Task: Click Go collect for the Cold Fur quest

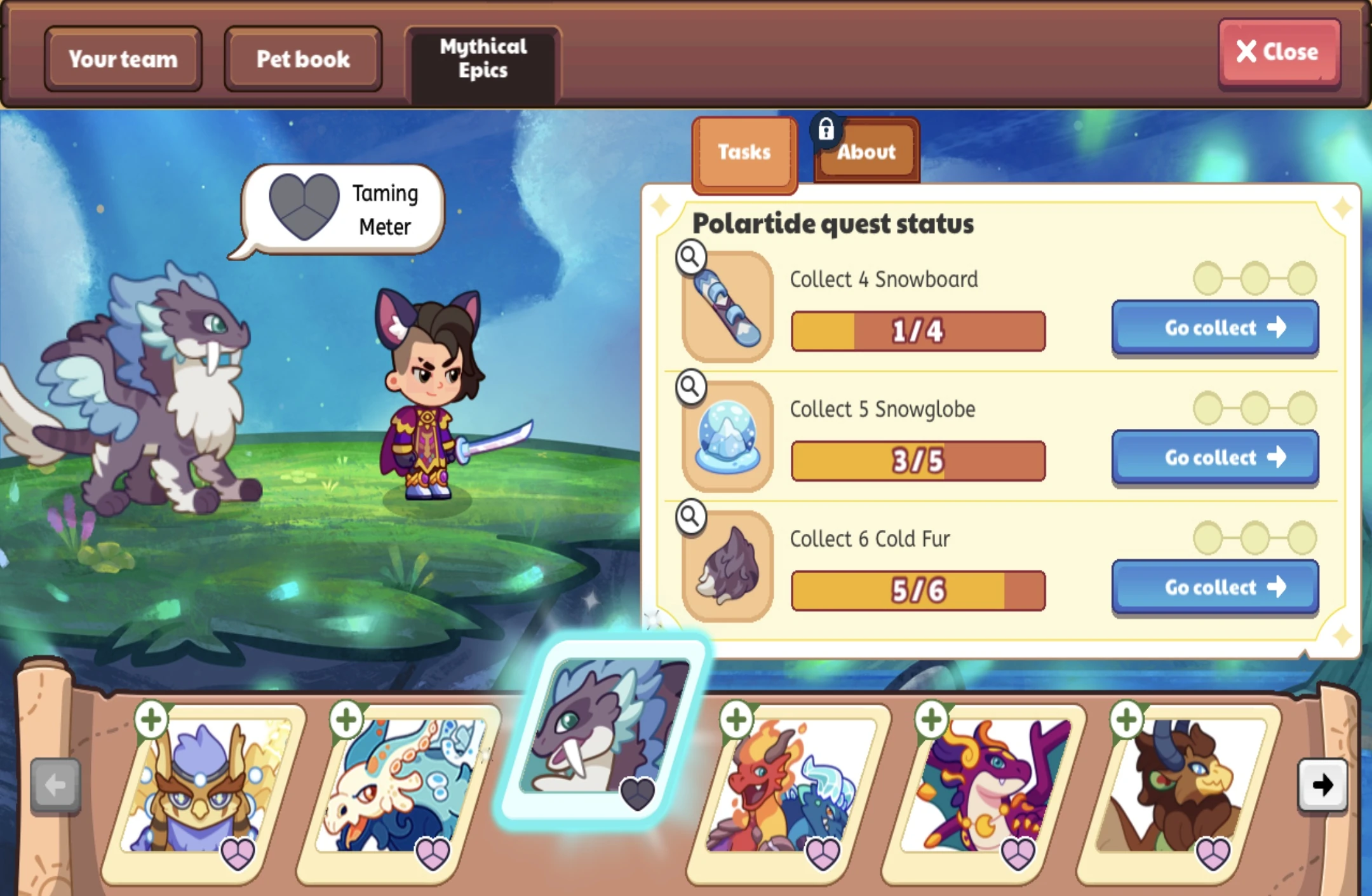Action: [1214, 587]
